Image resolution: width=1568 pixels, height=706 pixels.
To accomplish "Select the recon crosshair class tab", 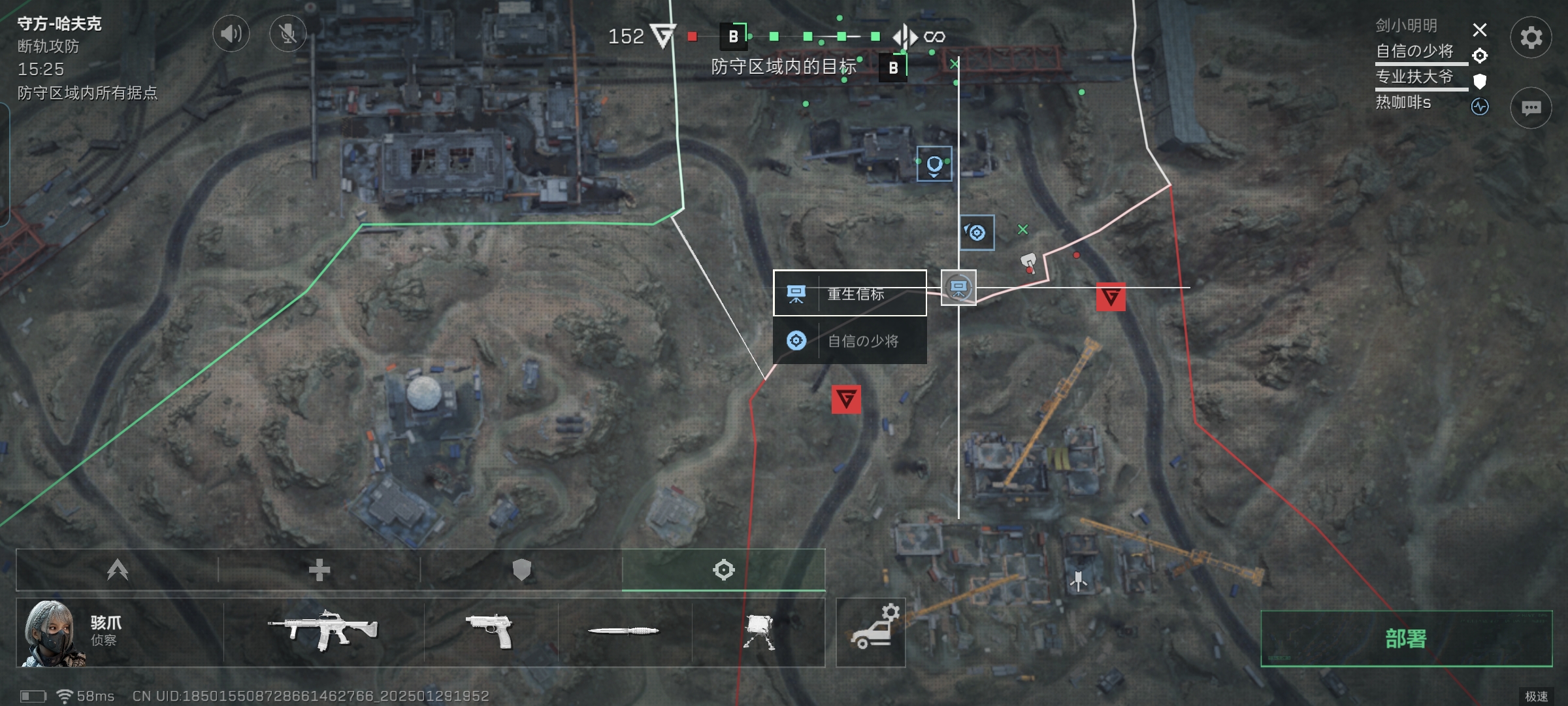I will pyautogui.click(x=723, y=570).
